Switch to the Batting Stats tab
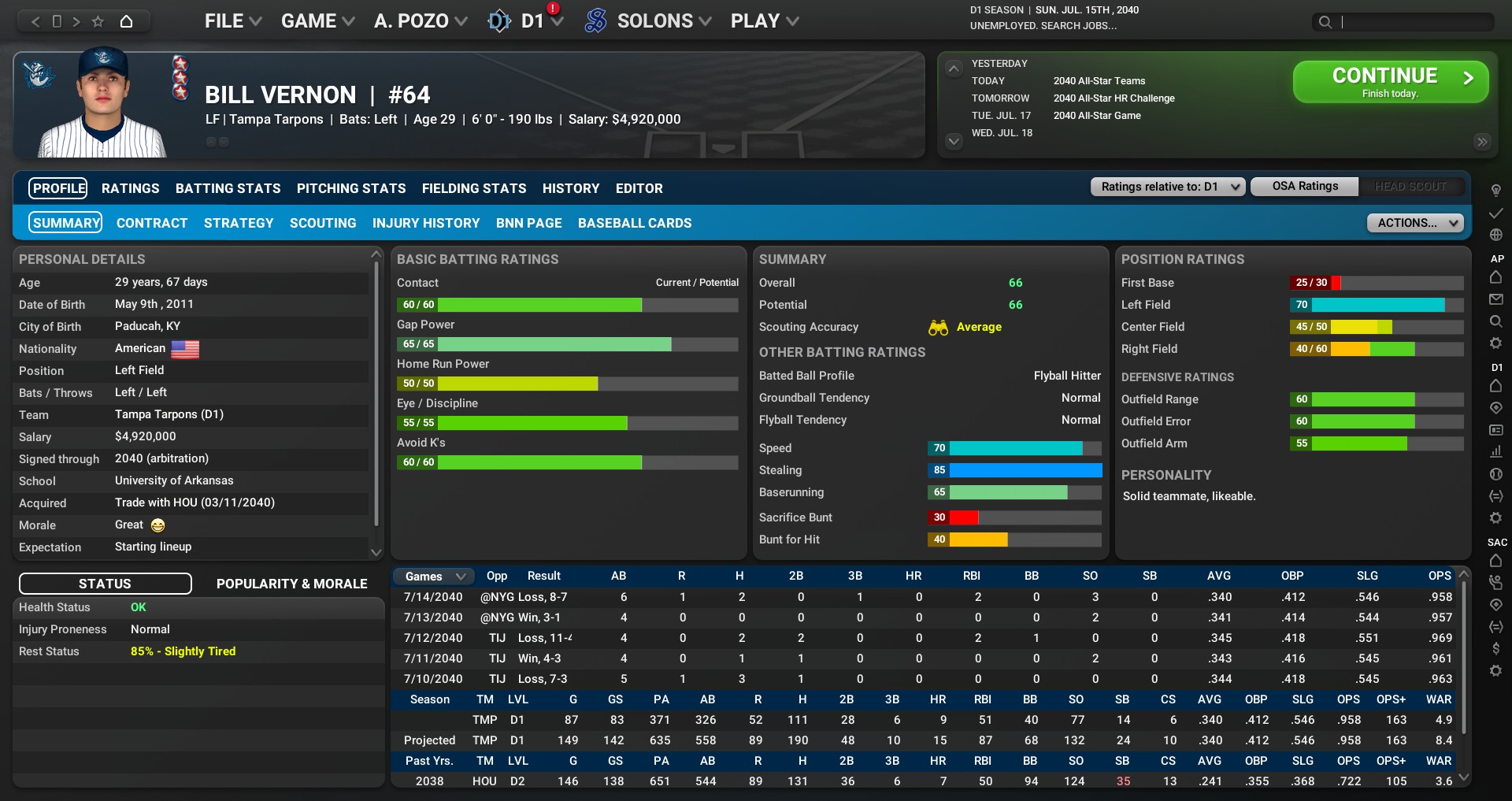 228,188
